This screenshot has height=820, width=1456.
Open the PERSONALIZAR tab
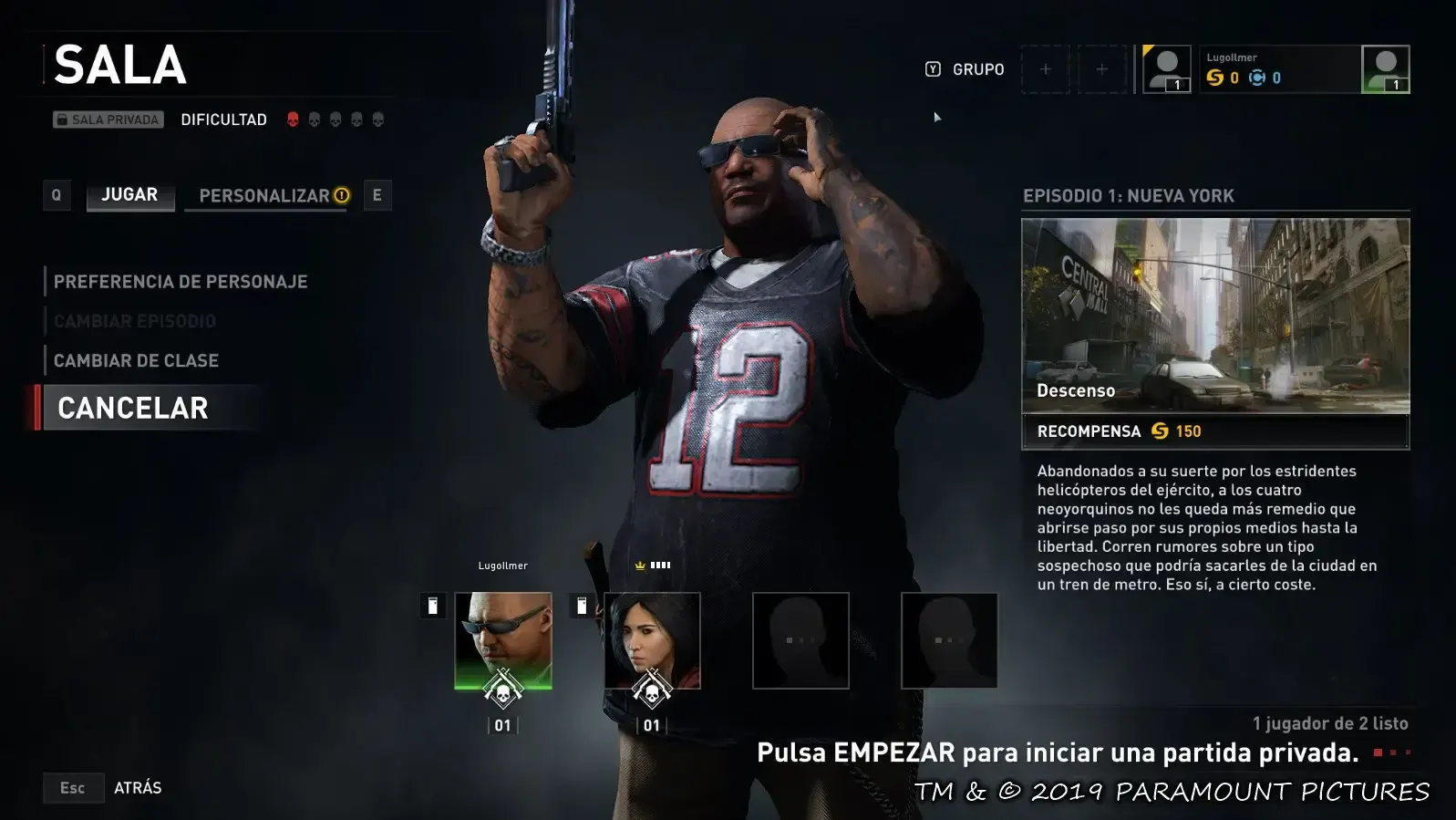click(x=265, y=196)
